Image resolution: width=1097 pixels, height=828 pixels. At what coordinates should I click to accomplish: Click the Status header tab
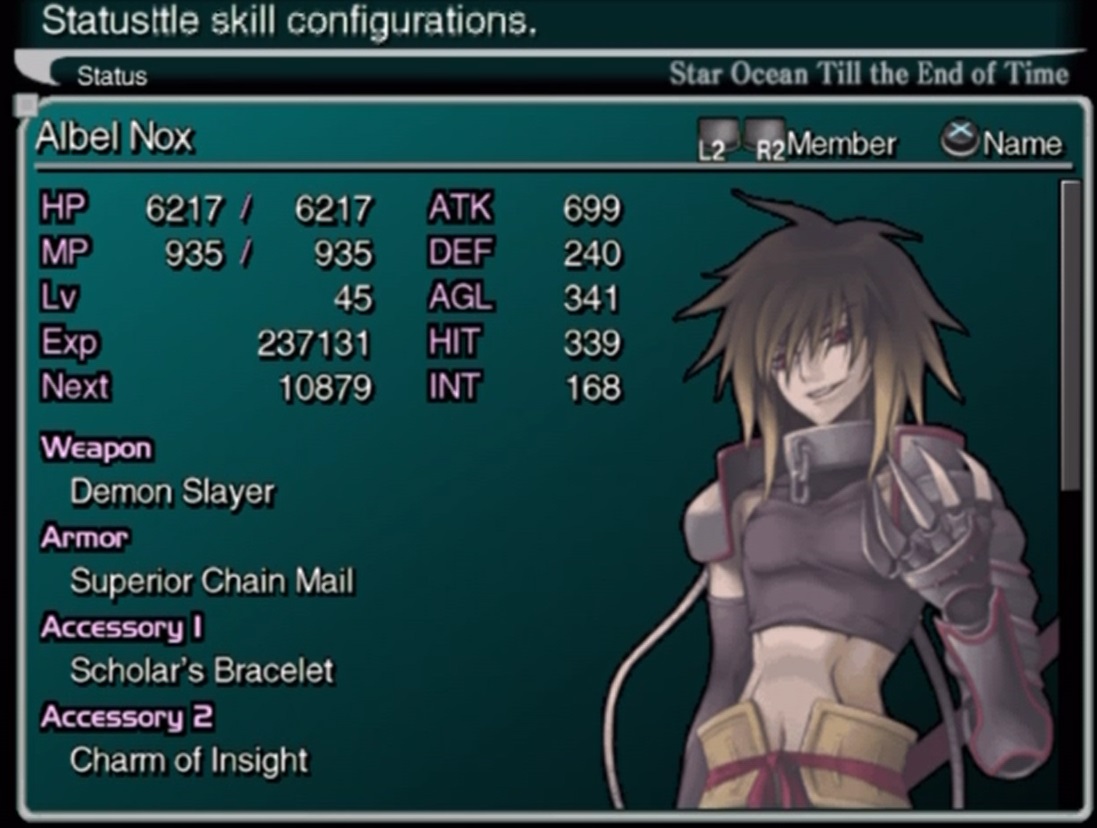(112, 76)
